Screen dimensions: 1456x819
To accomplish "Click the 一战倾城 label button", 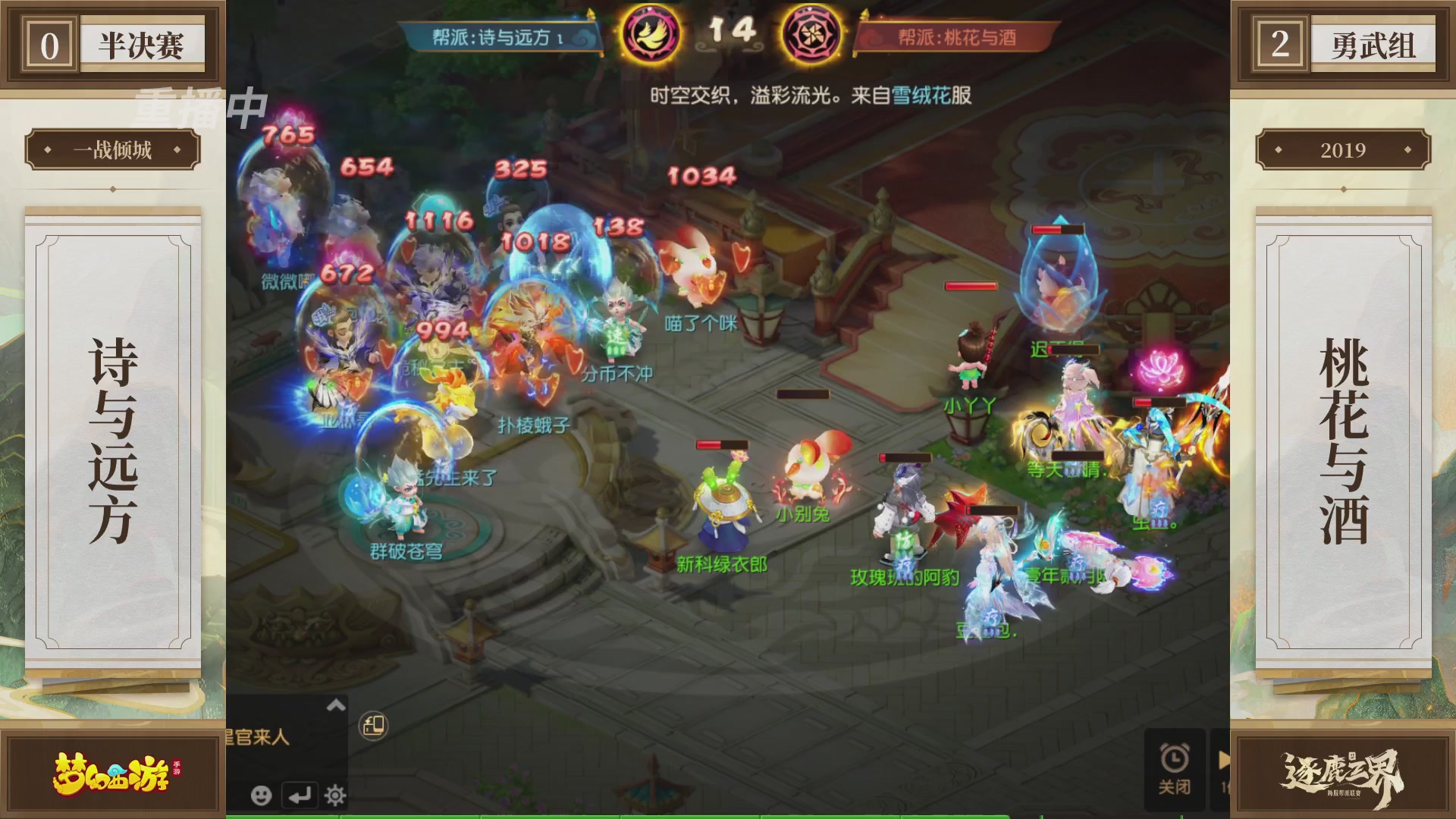I will pos(114,149).
